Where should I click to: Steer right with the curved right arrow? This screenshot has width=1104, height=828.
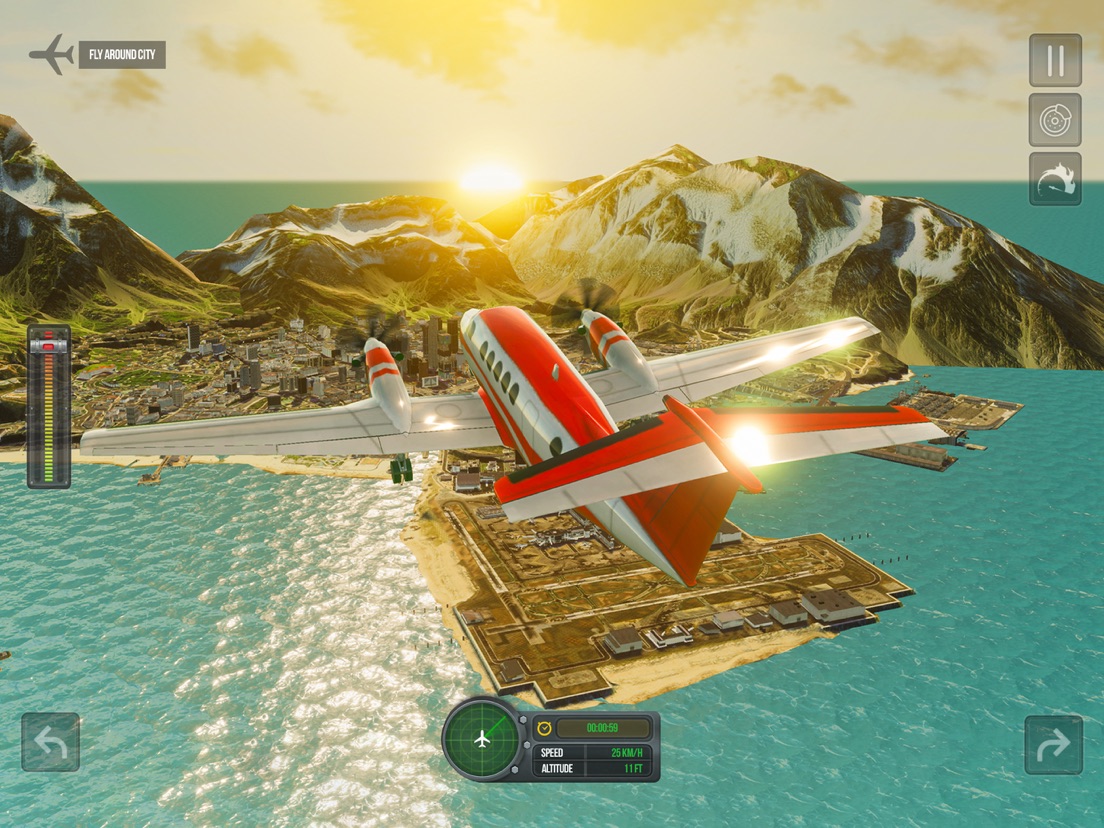pos(1053,744)
